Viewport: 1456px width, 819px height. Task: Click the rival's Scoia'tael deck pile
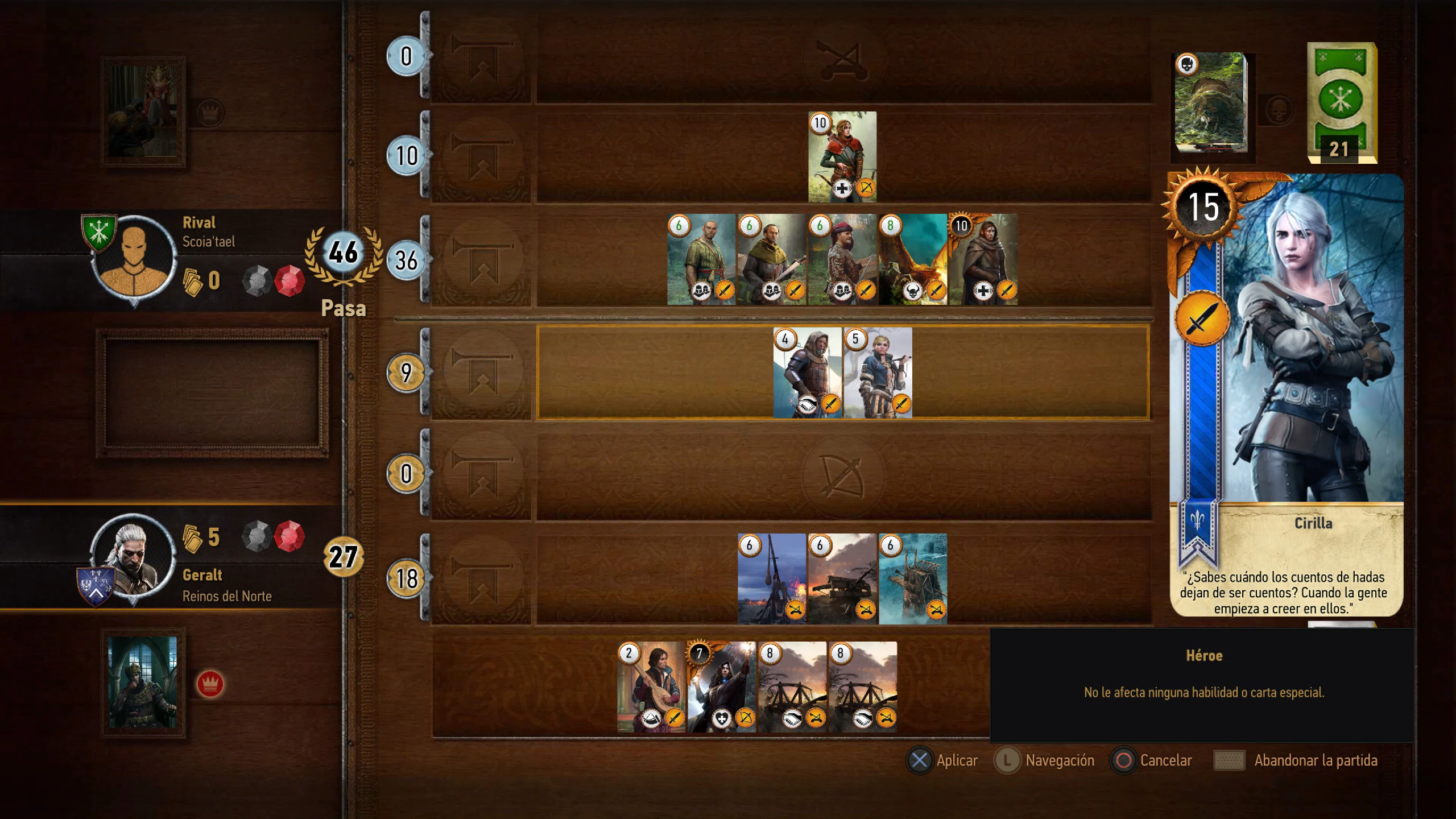pos(1341,103)
